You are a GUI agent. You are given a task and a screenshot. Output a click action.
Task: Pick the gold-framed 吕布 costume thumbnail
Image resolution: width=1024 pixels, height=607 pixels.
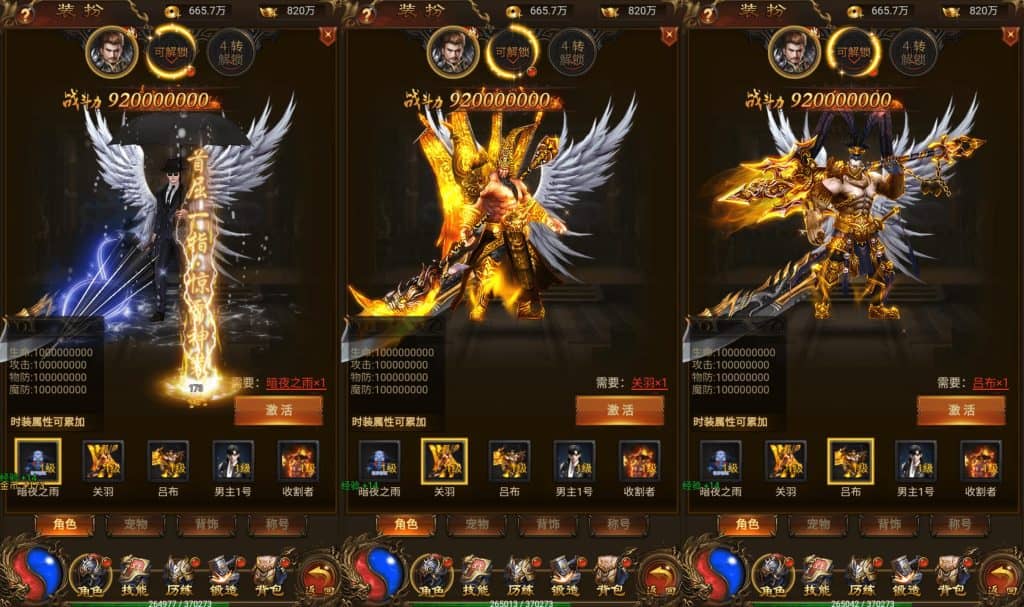tap(850, 460)
